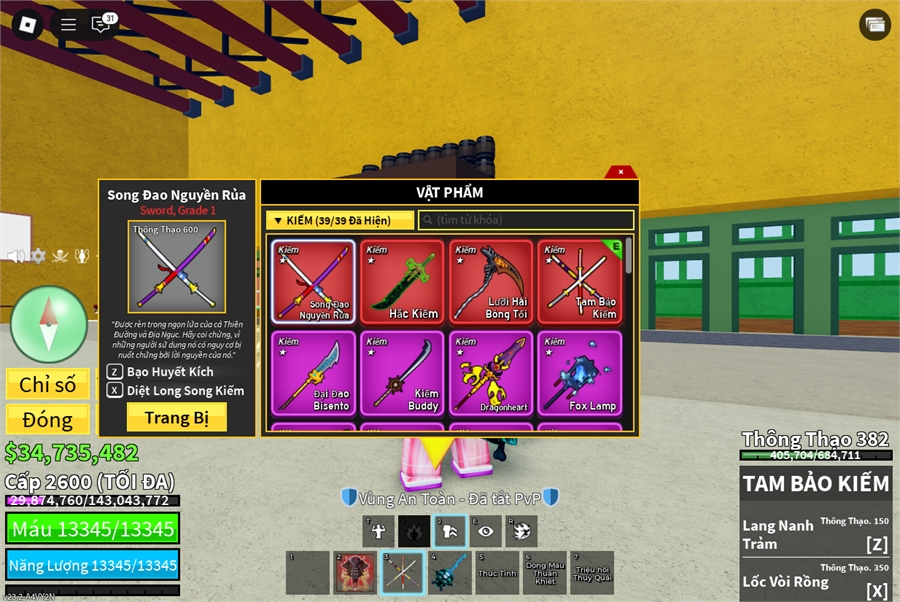This screenshot has width=900, height=602.
Task: Select the Fox Lamp item
Action: 580,373
